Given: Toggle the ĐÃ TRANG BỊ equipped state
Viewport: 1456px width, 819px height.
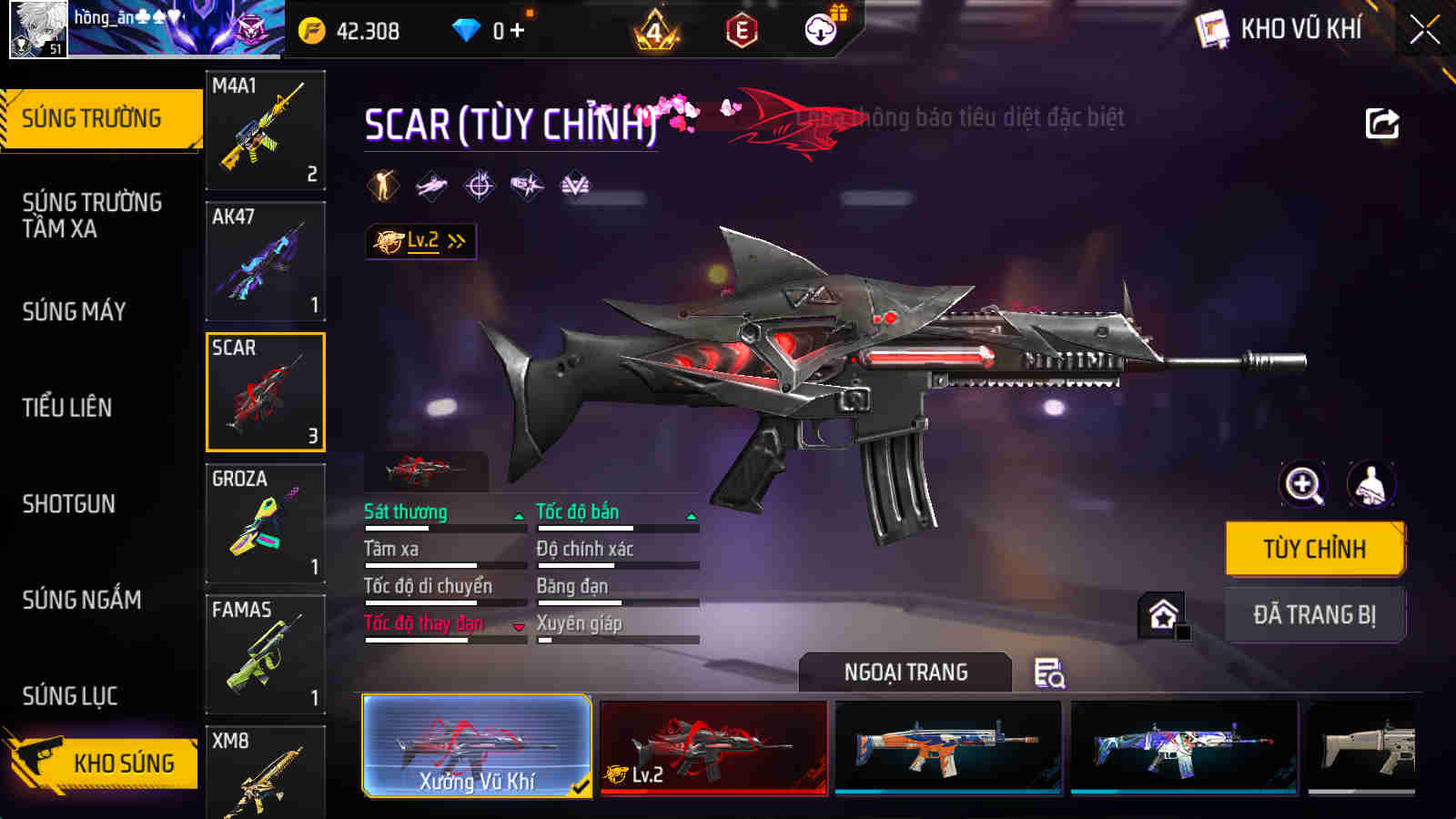Looking at the screenshot, I should [1314, 613].
